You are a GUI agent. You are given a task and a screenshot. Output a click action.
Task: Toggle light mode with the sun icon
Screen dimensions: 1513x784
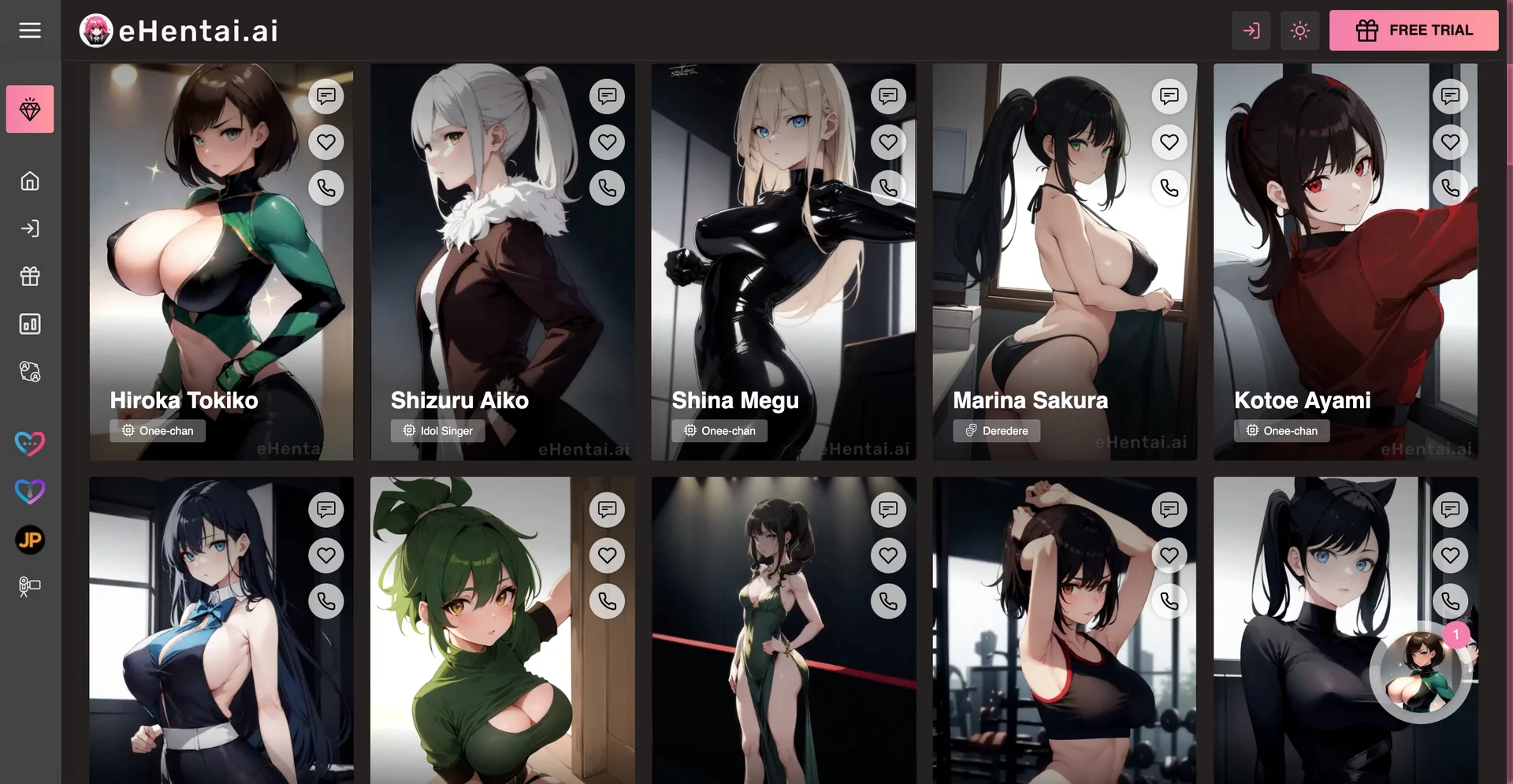(x=1299, y=30)
